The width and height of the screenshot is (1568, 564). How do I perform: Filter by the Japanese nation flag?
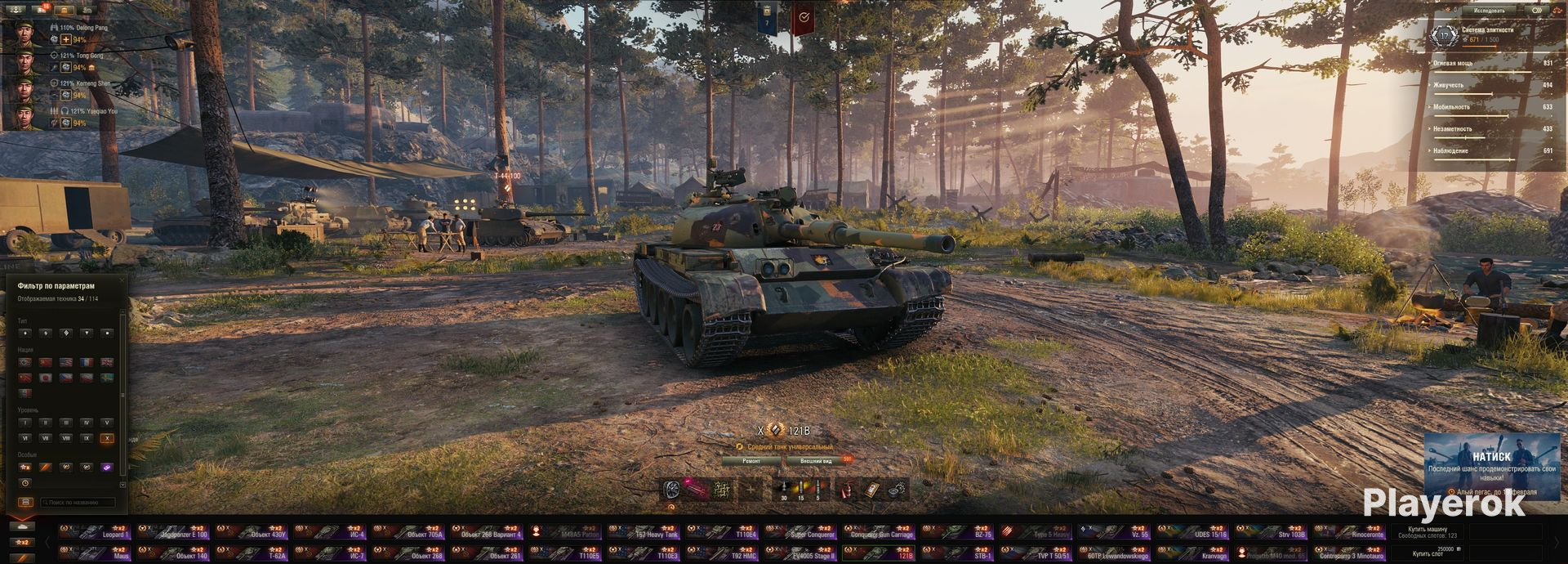[x=45, y=378]
